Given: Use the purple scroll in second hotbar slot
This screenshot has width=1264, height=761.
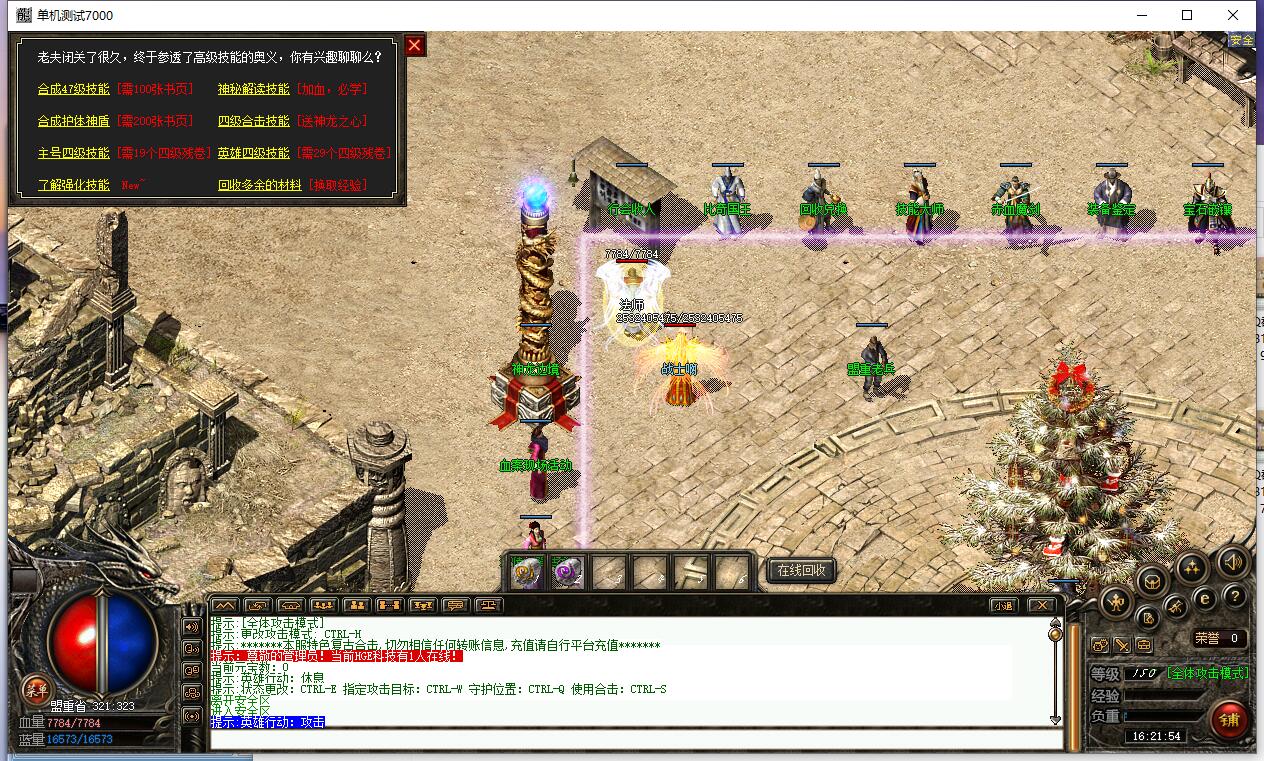Looking at the screenshot, I should (x=568, y=572).
